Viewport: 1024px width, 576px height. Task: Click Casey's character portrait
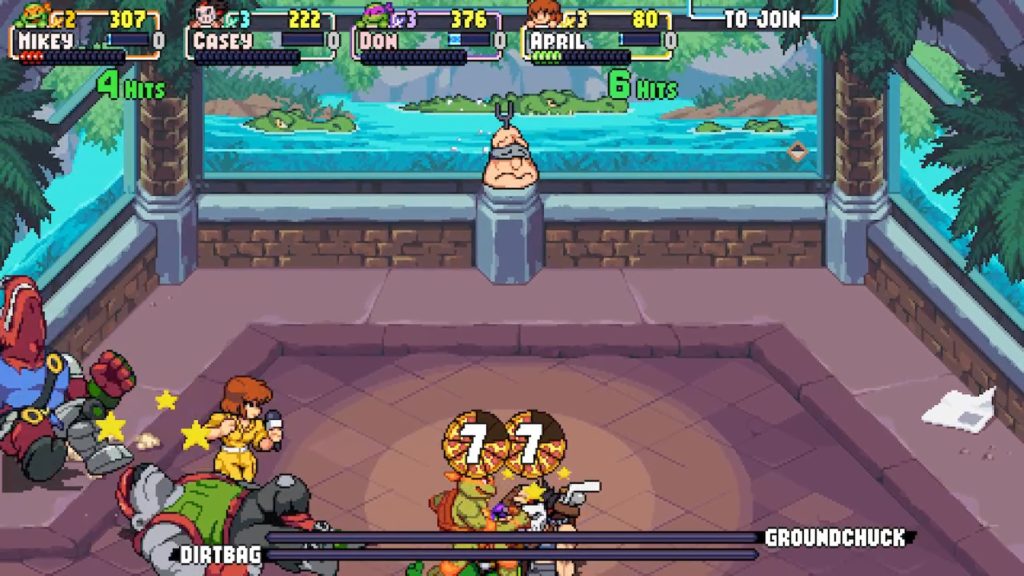click(x=208, y=15)
